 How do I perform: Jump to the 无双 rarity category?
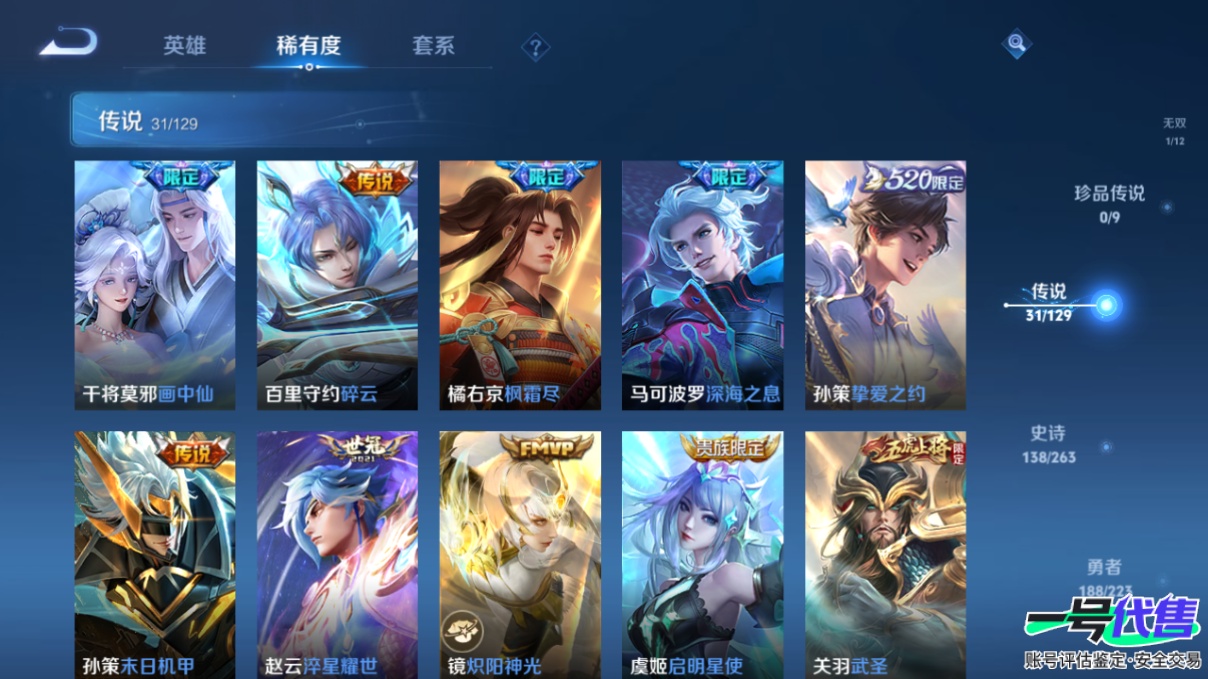pyautogui.click(x=1174, y=130)
